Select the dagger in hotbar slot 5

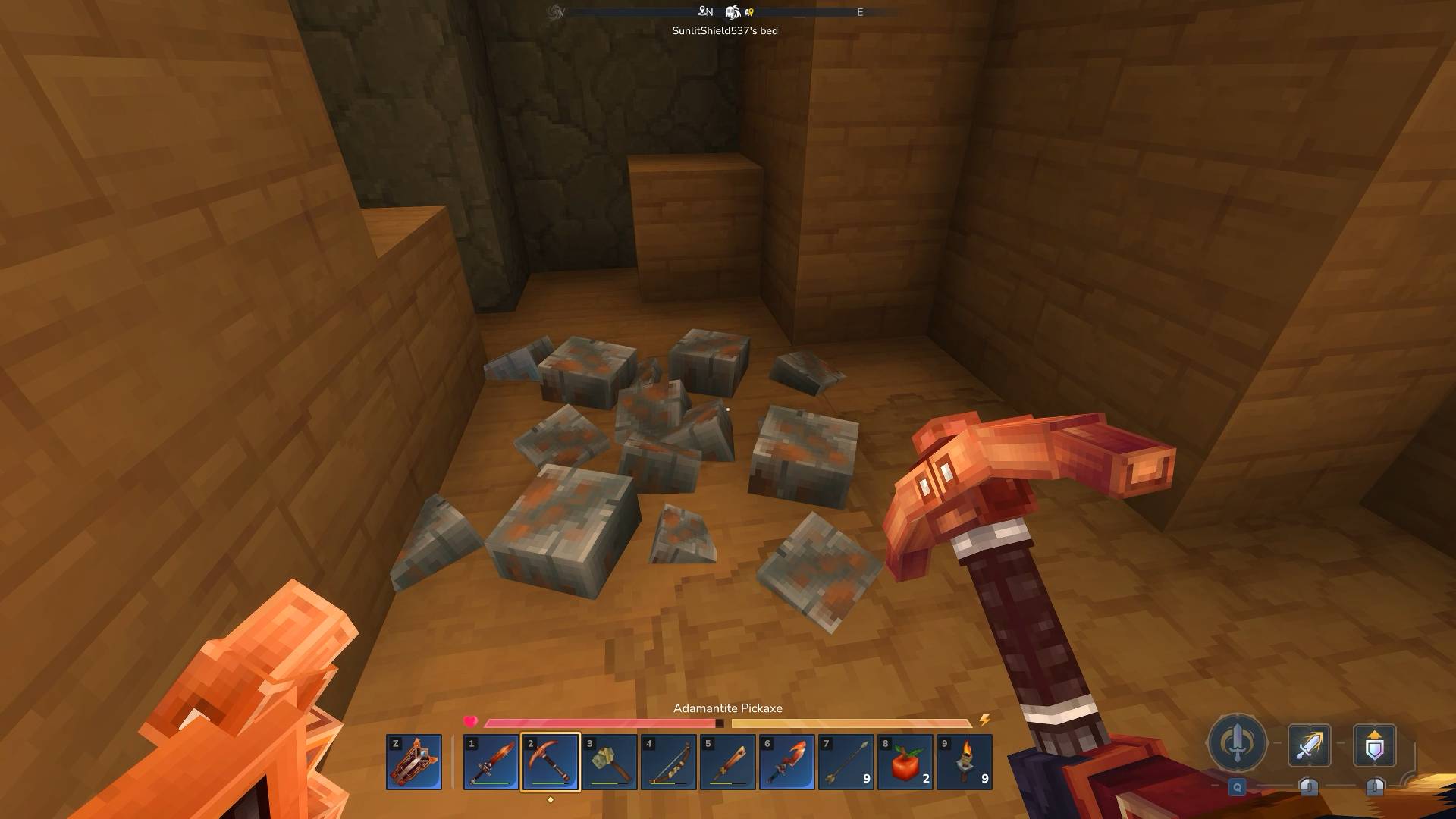tap(728, 762)
